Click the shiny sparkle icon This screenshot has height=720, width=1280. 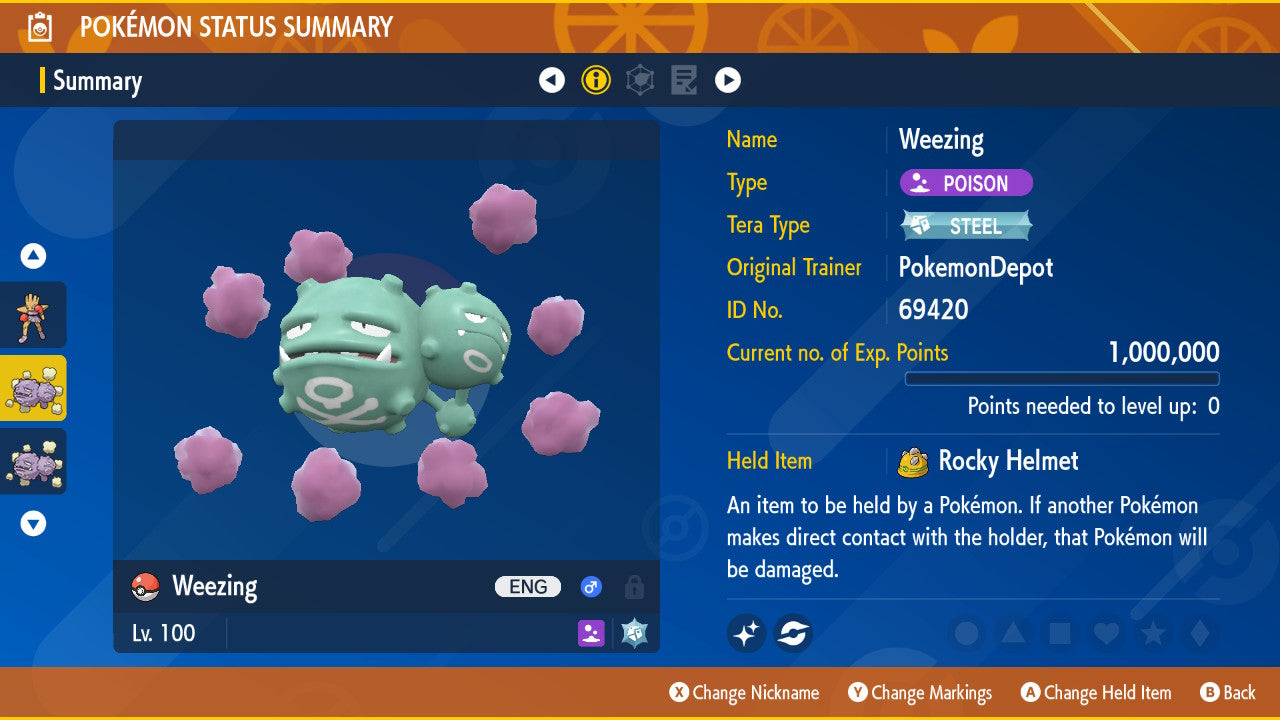[x=746, y=633]
